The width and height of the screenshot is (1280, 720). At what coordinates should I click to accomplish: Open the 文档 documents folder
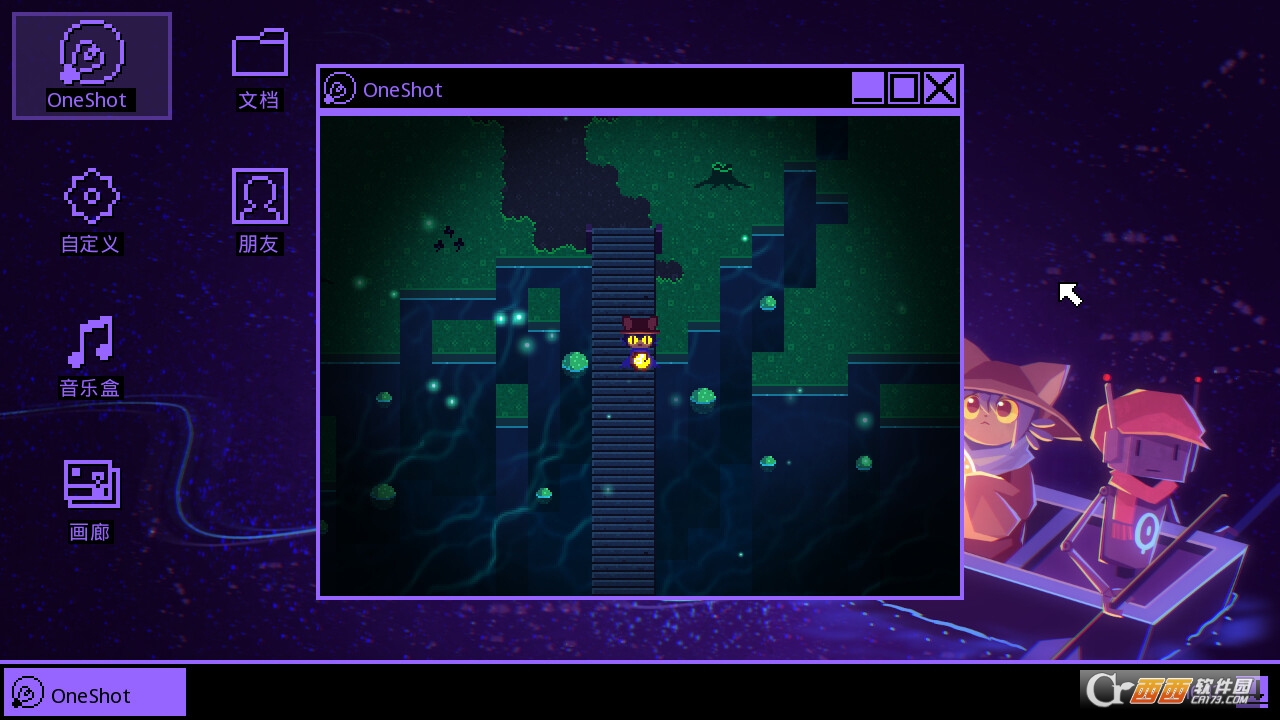(x=259, y=54)
